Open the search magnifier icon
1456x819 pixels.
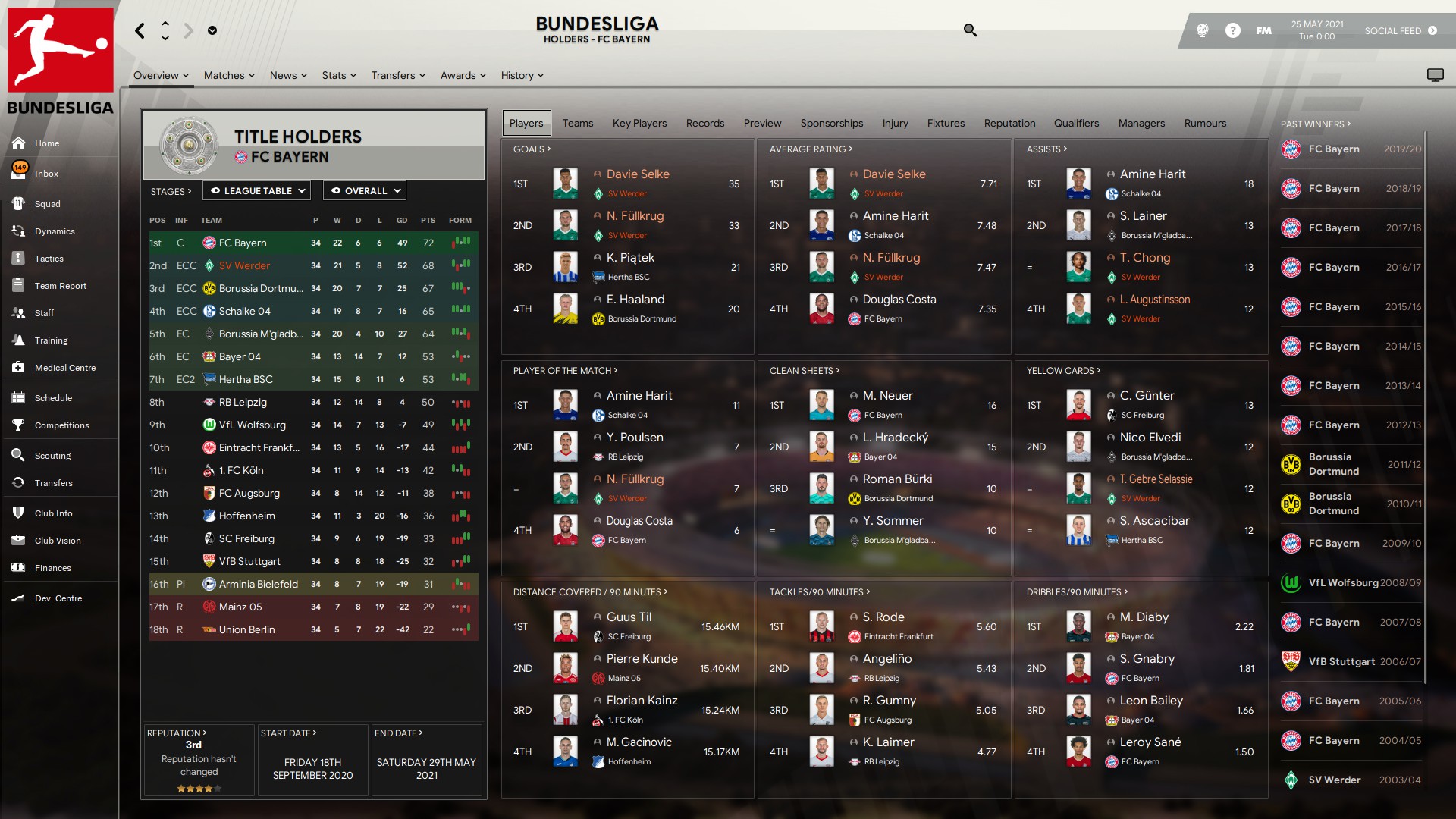(x=970, y=30)
